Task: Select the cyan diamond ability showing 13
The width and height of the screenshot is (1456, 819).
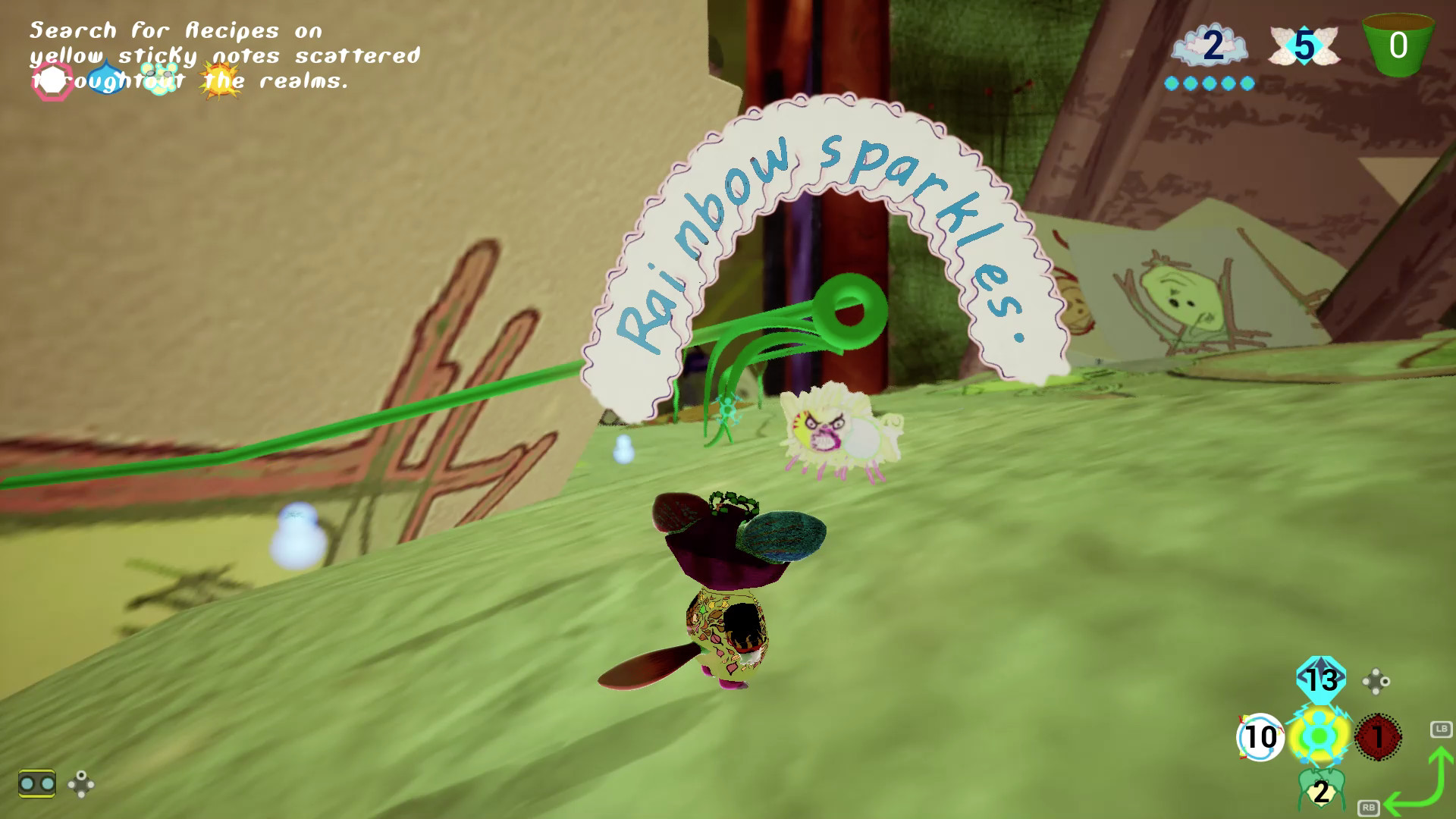Action: (1321, 679)
